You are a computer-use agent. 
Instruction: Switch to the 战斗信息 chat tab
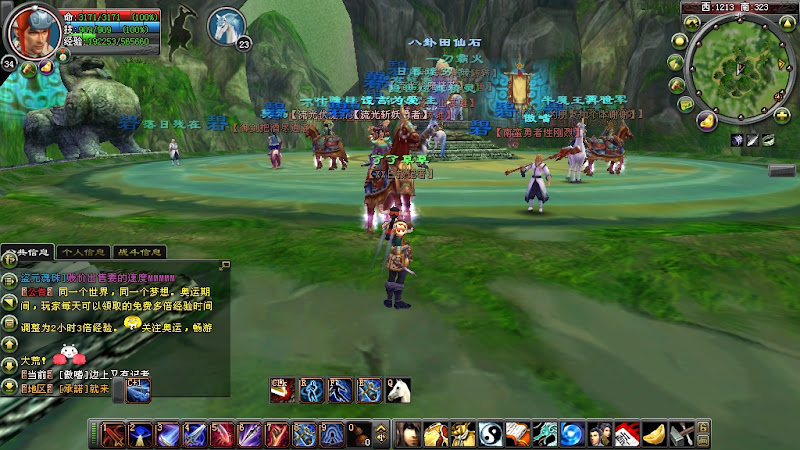[x=139, y=252]
